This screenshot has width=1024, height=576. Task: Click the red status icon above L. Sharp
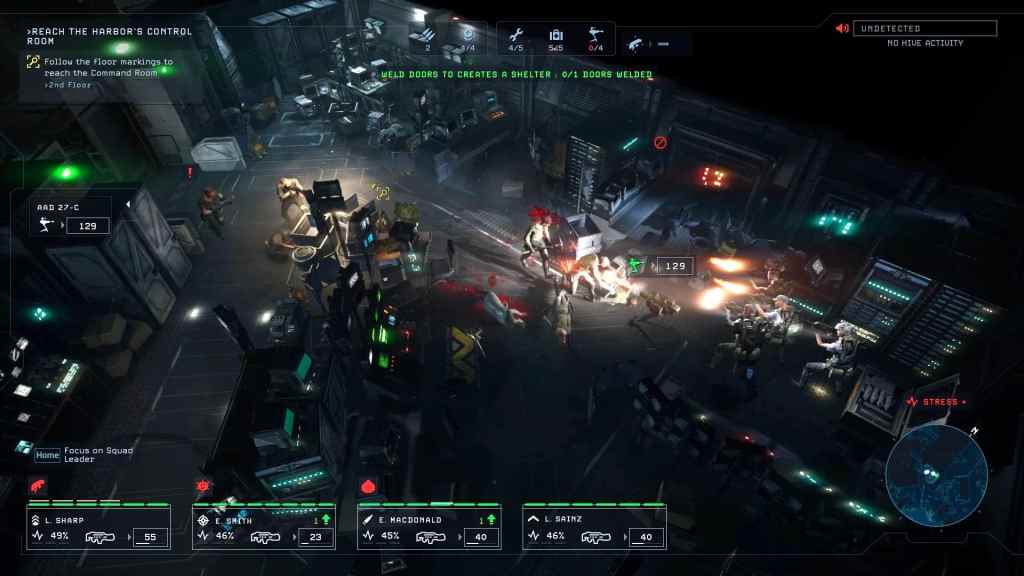[38, 486]
